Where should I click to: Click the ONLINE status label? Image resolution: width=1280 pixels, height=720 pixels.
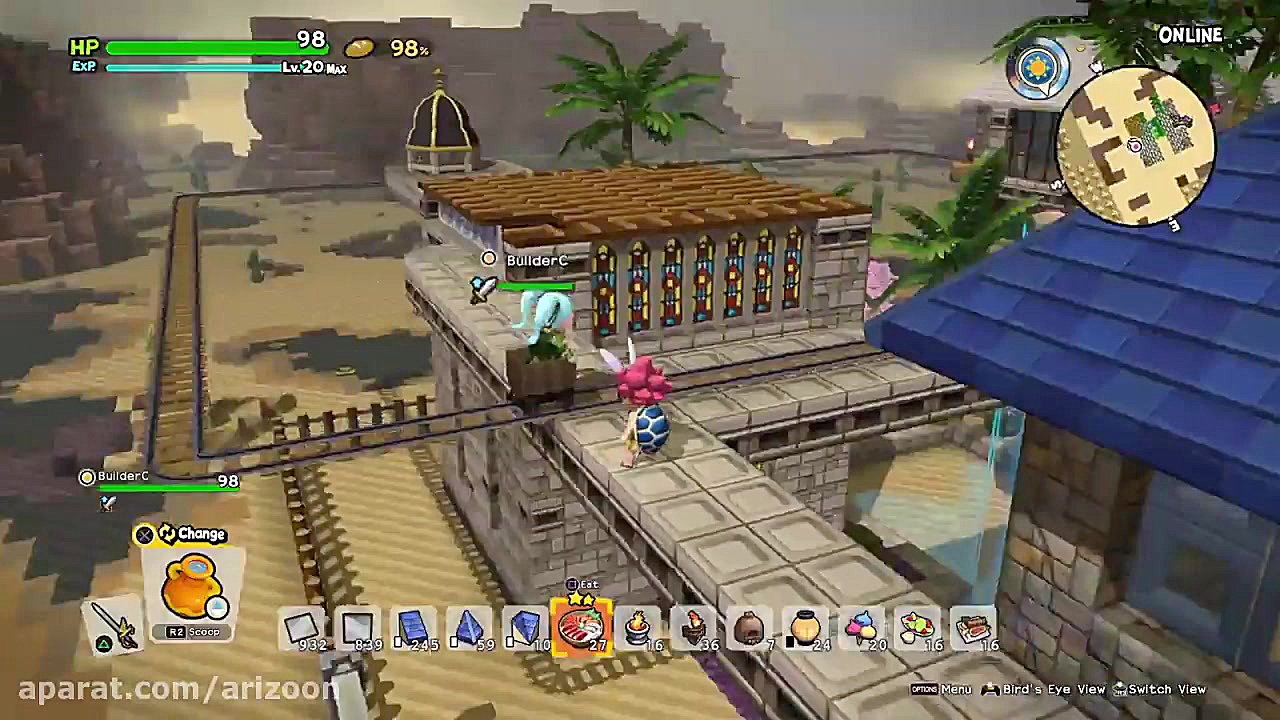coord(1190,35)
